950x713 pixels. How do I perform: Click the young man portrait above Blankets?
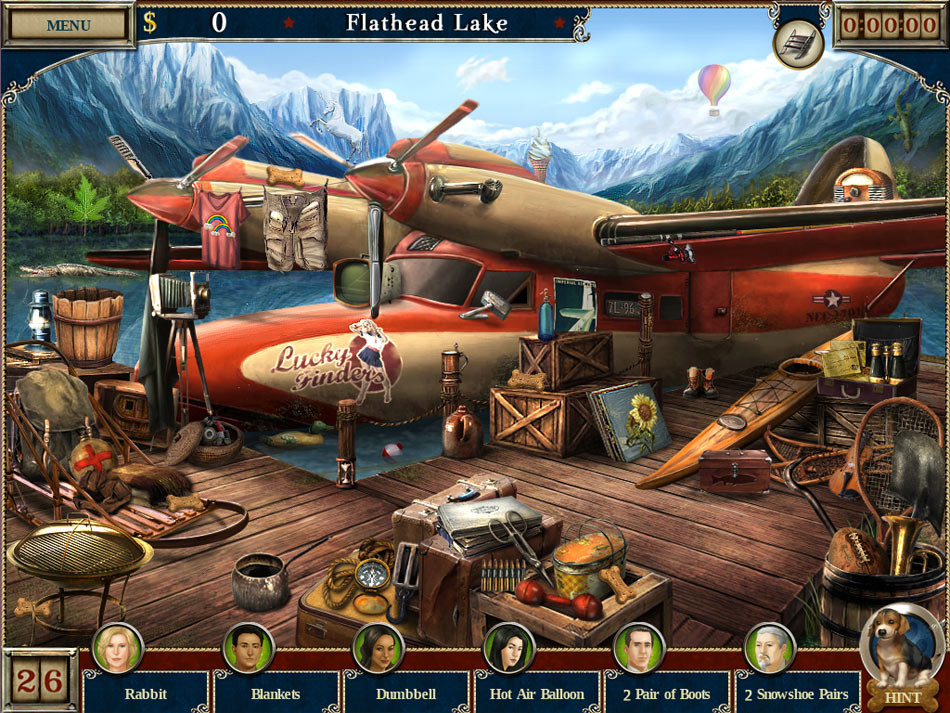point(248,648)
